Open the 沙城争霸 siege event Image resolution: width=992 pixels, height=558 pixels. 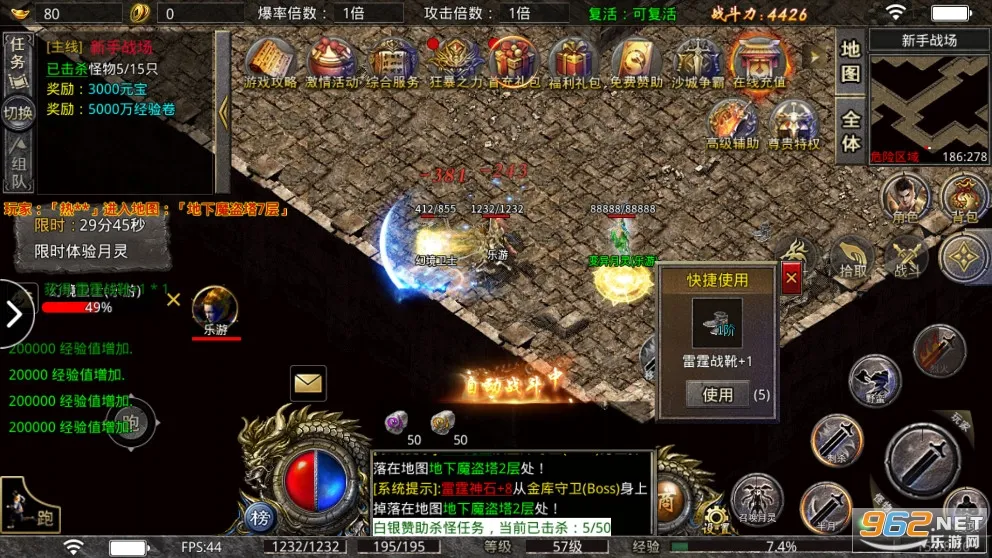697,64
